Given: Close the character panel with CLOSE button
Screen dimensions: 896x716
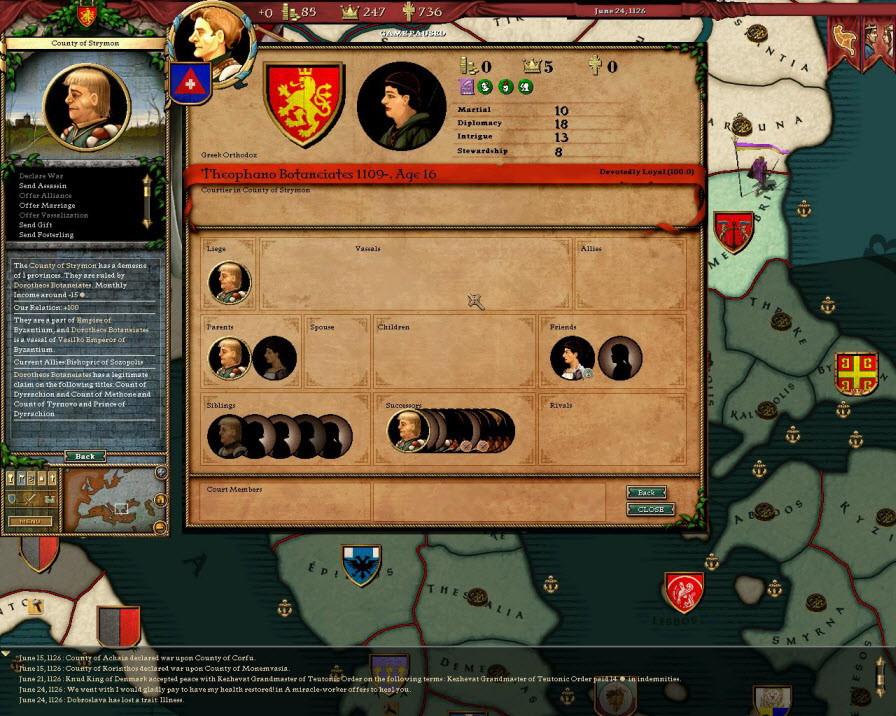Looking at the screenshot, I should [x=650, y=509].
